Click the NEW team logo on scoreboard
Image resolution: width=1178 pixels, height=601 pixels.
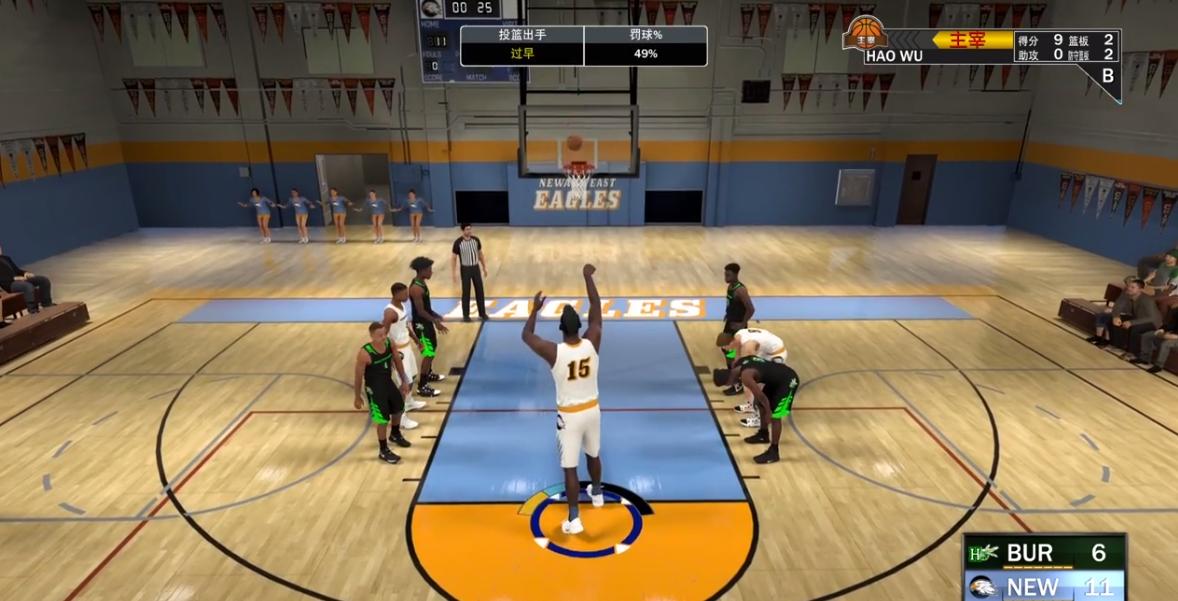[983, 586]
